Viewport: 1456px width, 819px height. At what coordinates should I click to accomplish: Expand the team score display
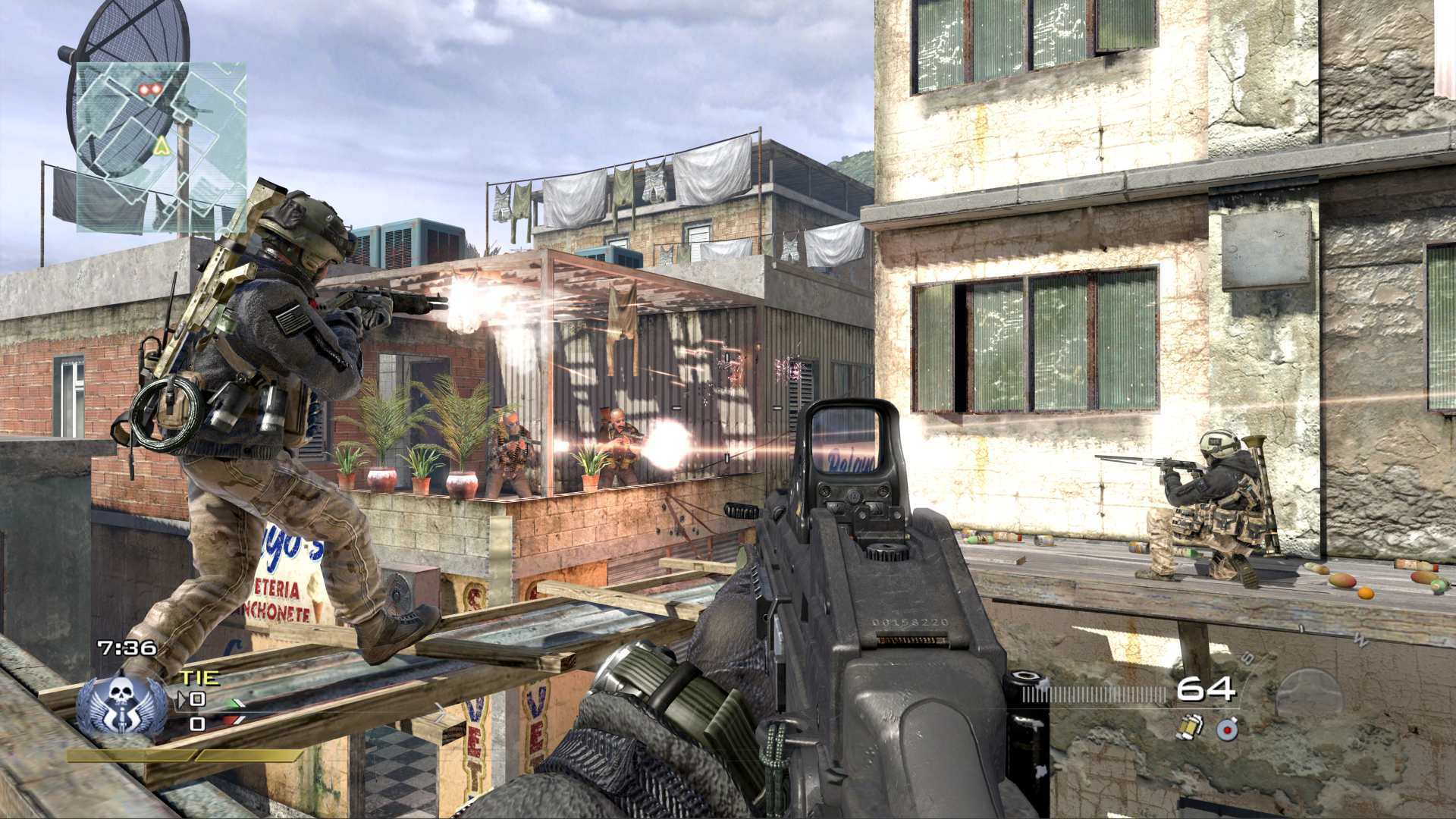pyautogui.click(x=199, y=711)
